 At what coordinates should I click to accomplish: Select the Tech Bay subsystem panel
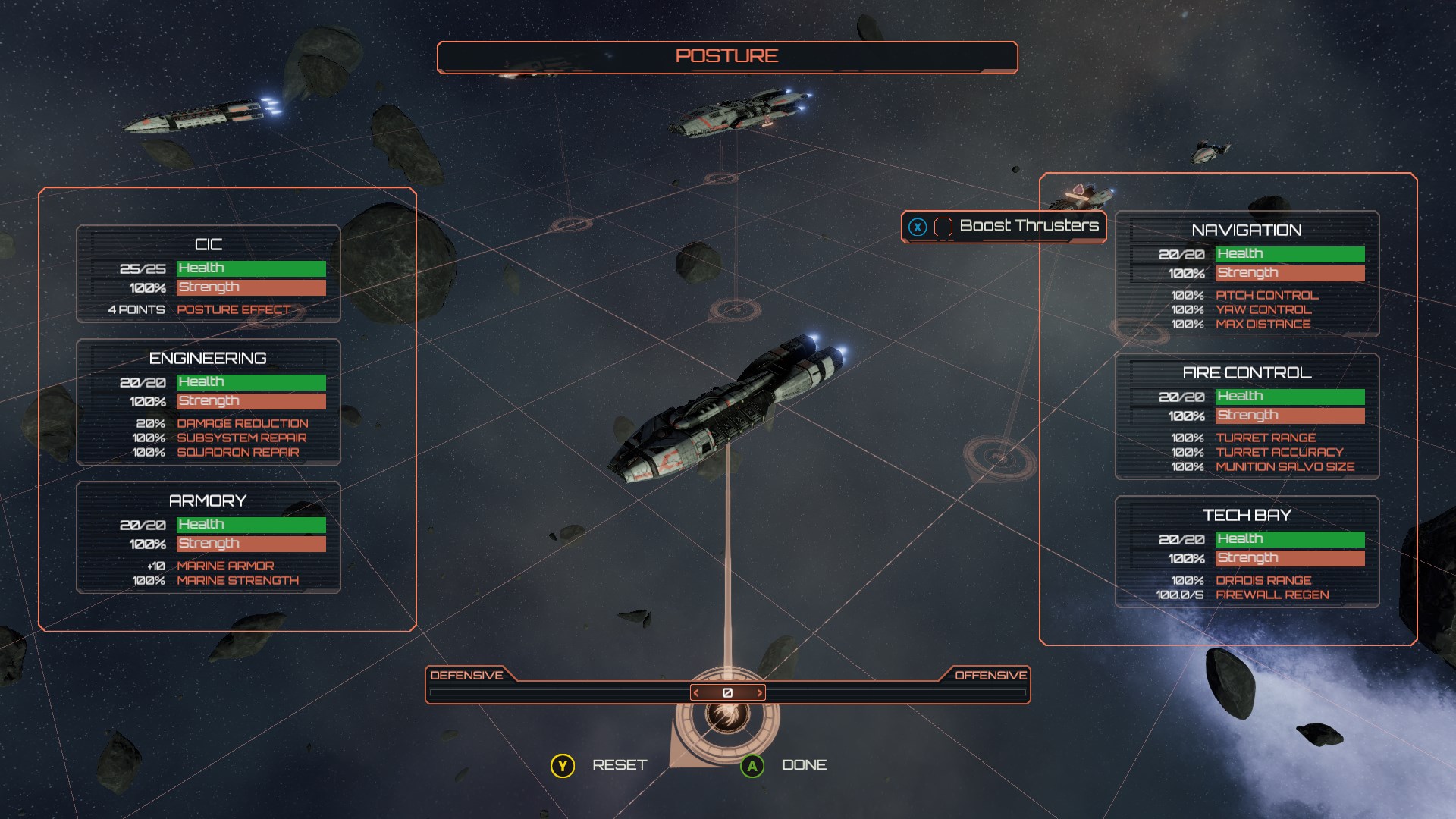pos(1247,551)
